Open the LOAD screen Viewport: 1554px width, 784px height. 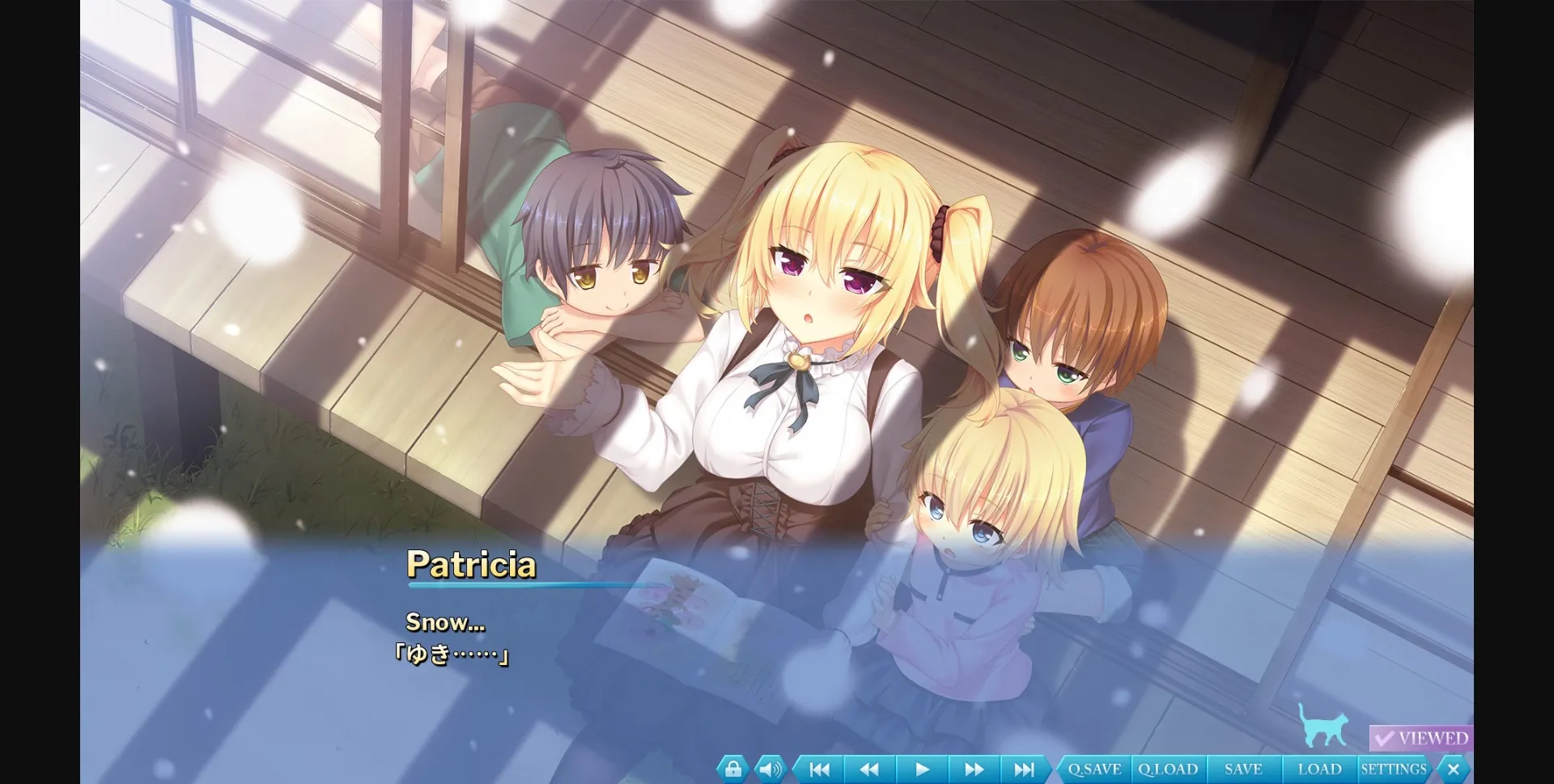tap(1319, 769)
